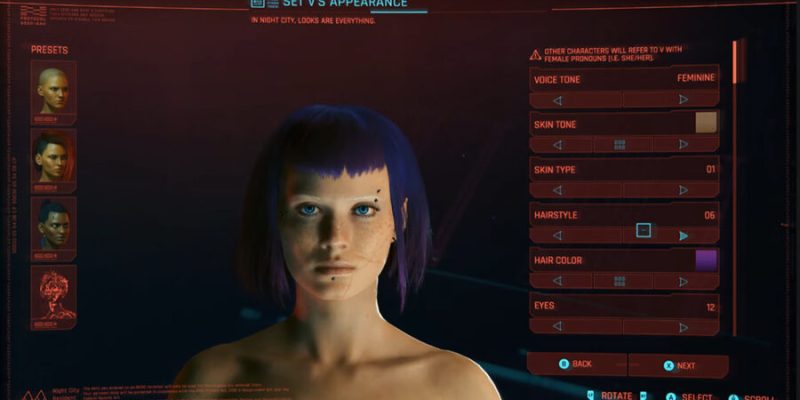Switch Eyes to the next style

(x=683, y=326)
